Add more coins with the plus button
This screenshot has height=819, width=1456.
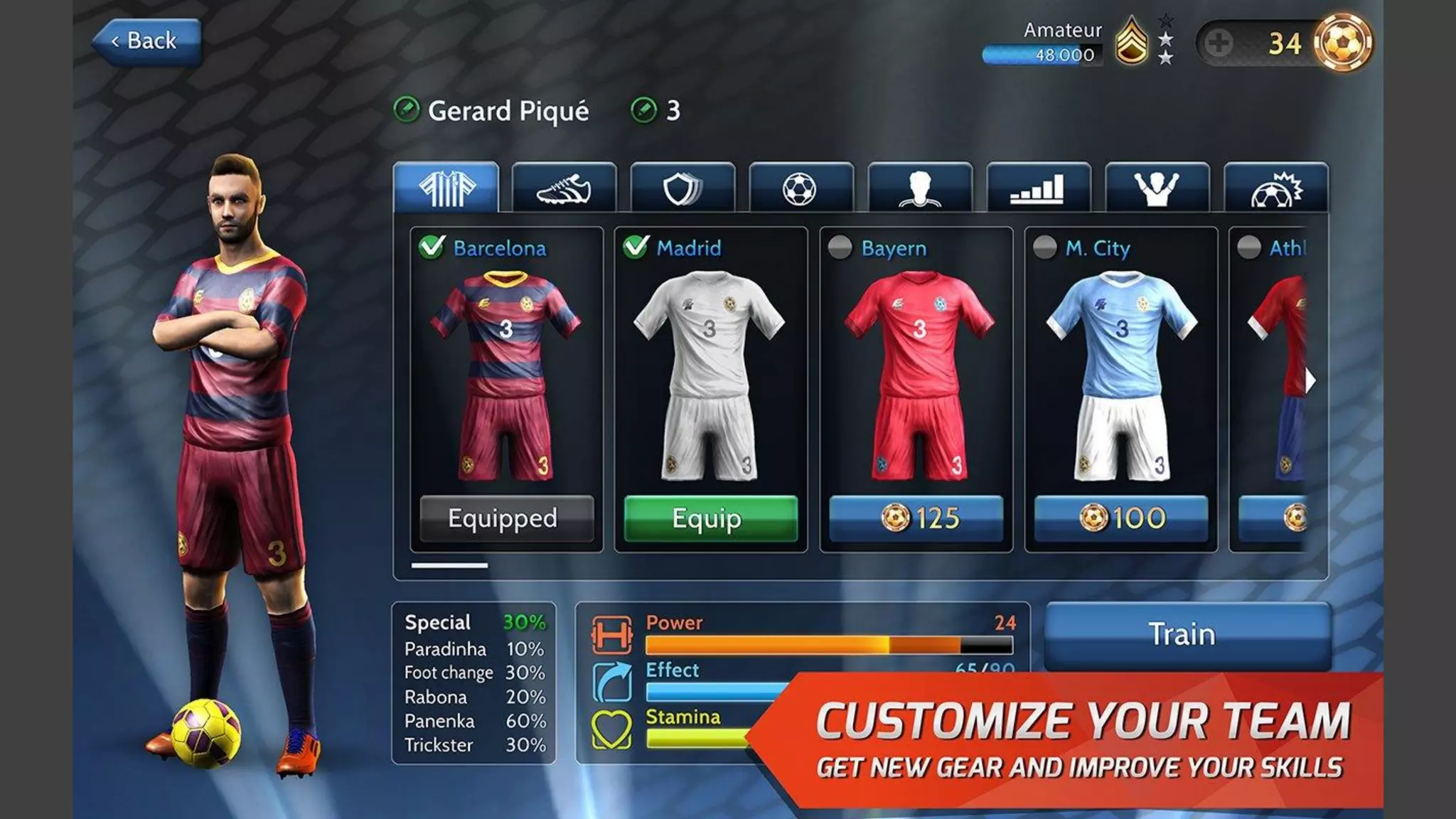(1218, 43)
